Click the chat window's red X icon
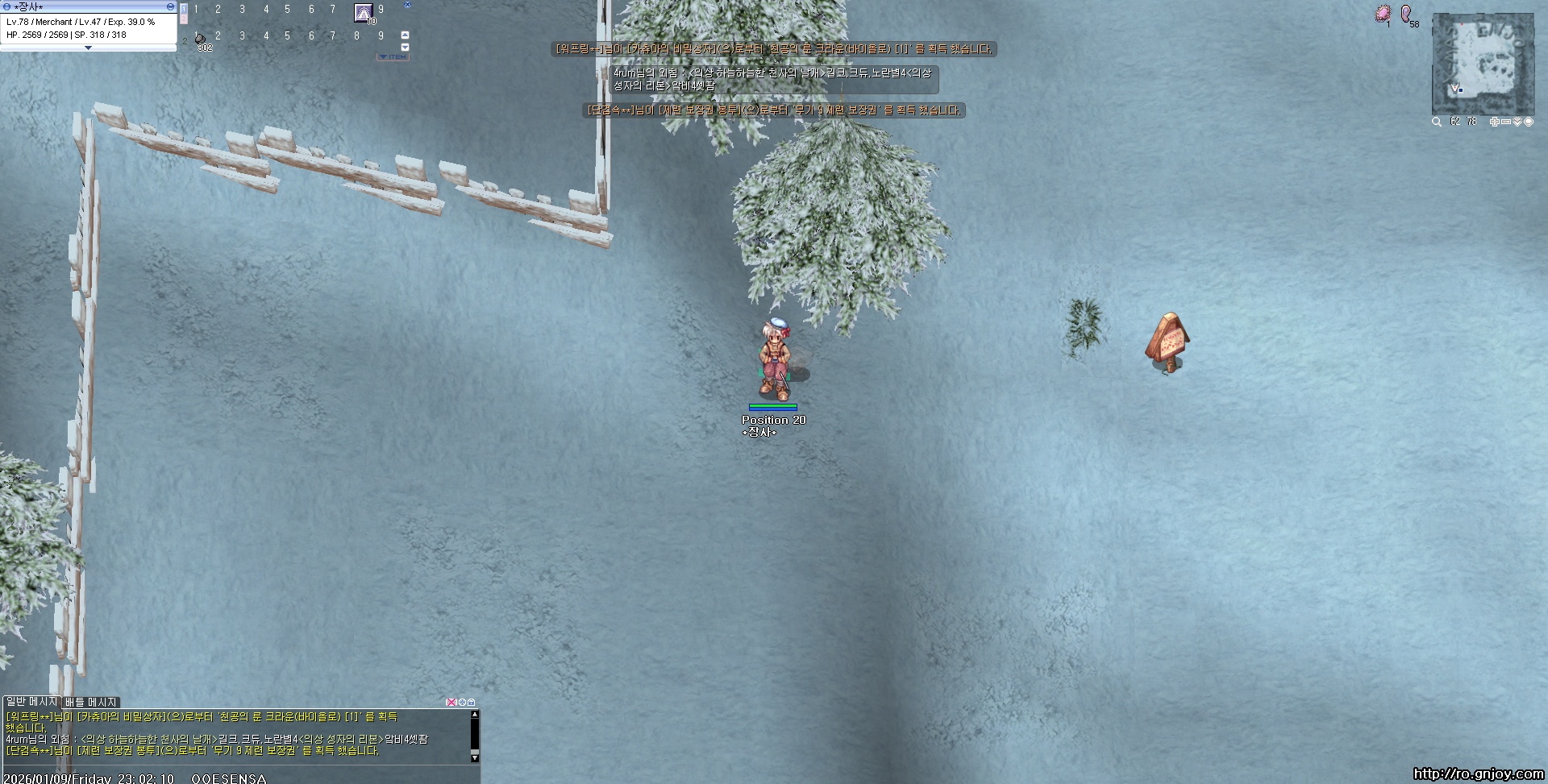 point(451,703)
